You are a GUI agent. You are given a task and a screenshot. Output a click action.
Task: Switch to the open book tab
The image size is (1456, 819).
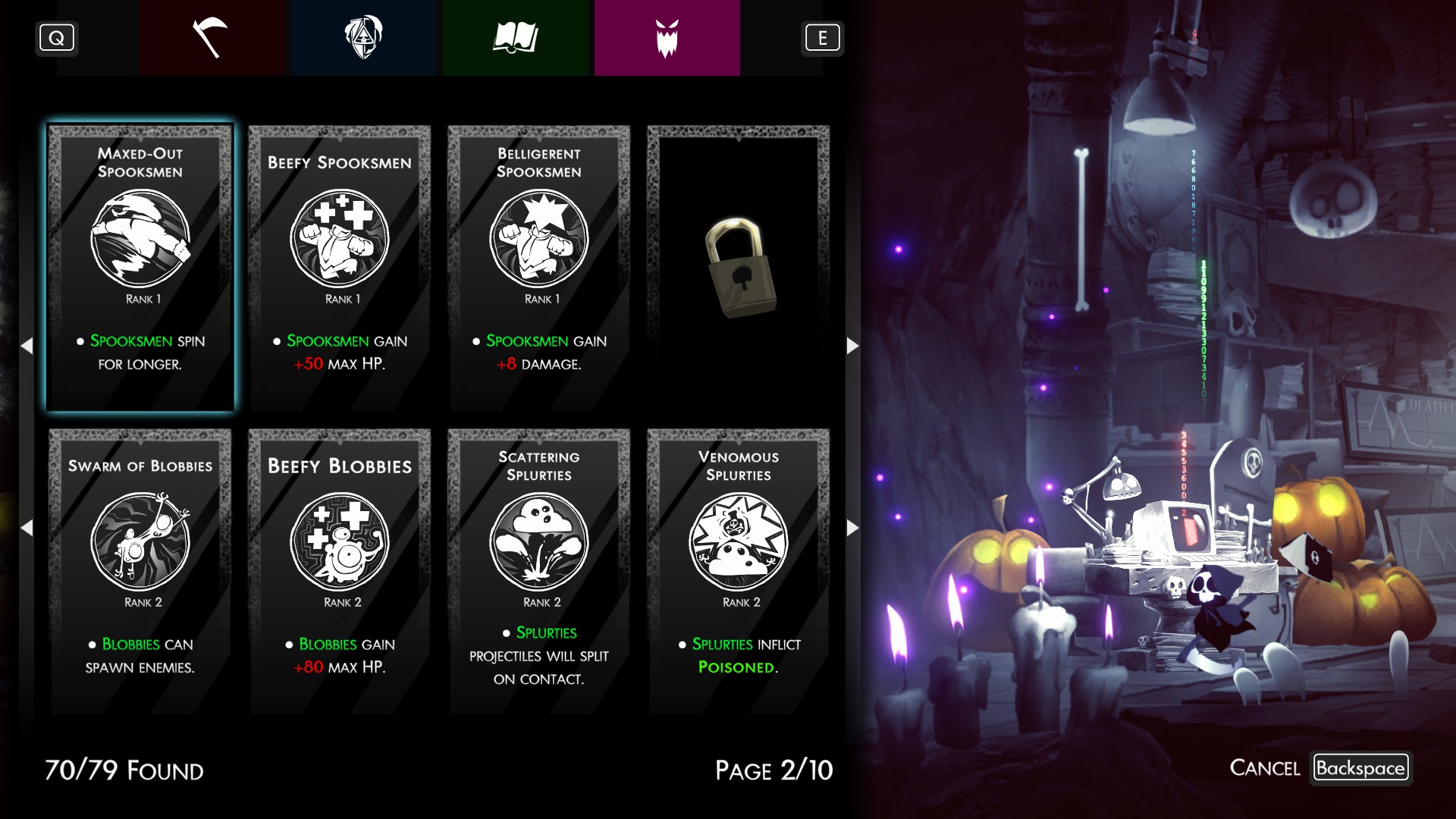click(516, 38)
